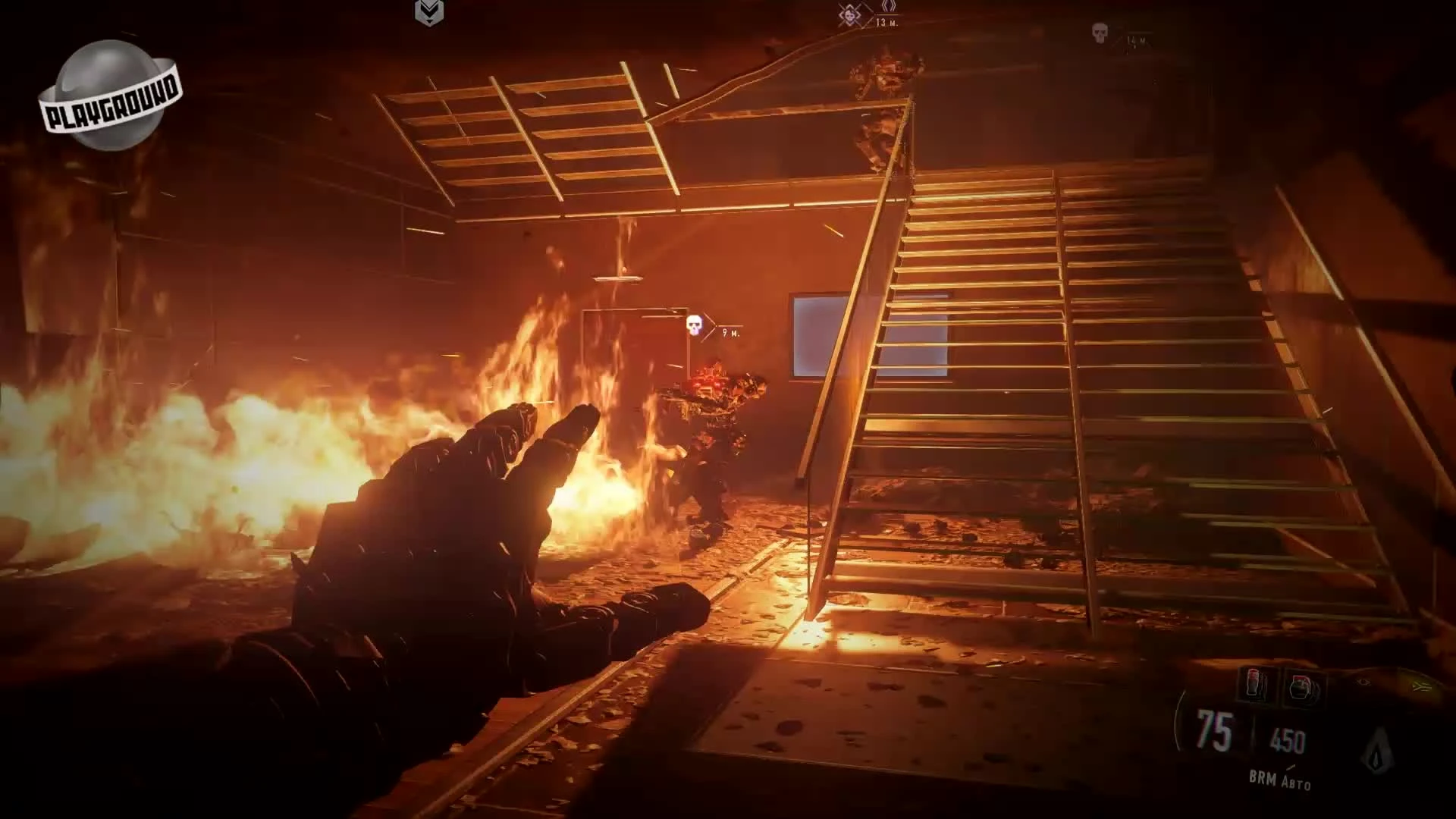The width and height of the screenshot is (1456, 819).
Task: Toggle the diamond waypoint marker above 13 m
Action: [x=888, y=8]
